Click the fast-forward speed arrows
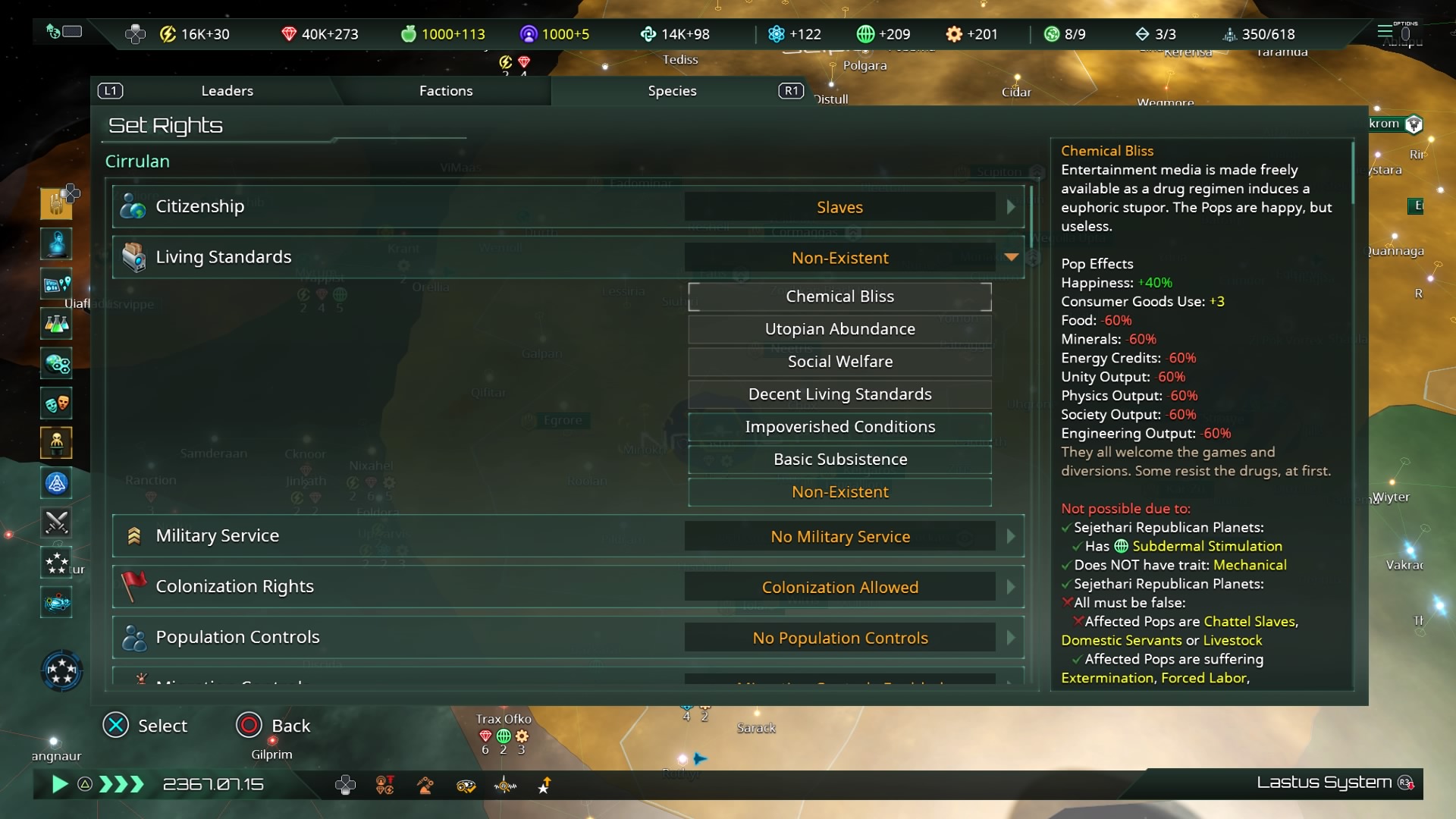The height and width of the screenshot is (819, 1456). pos(121,784)
